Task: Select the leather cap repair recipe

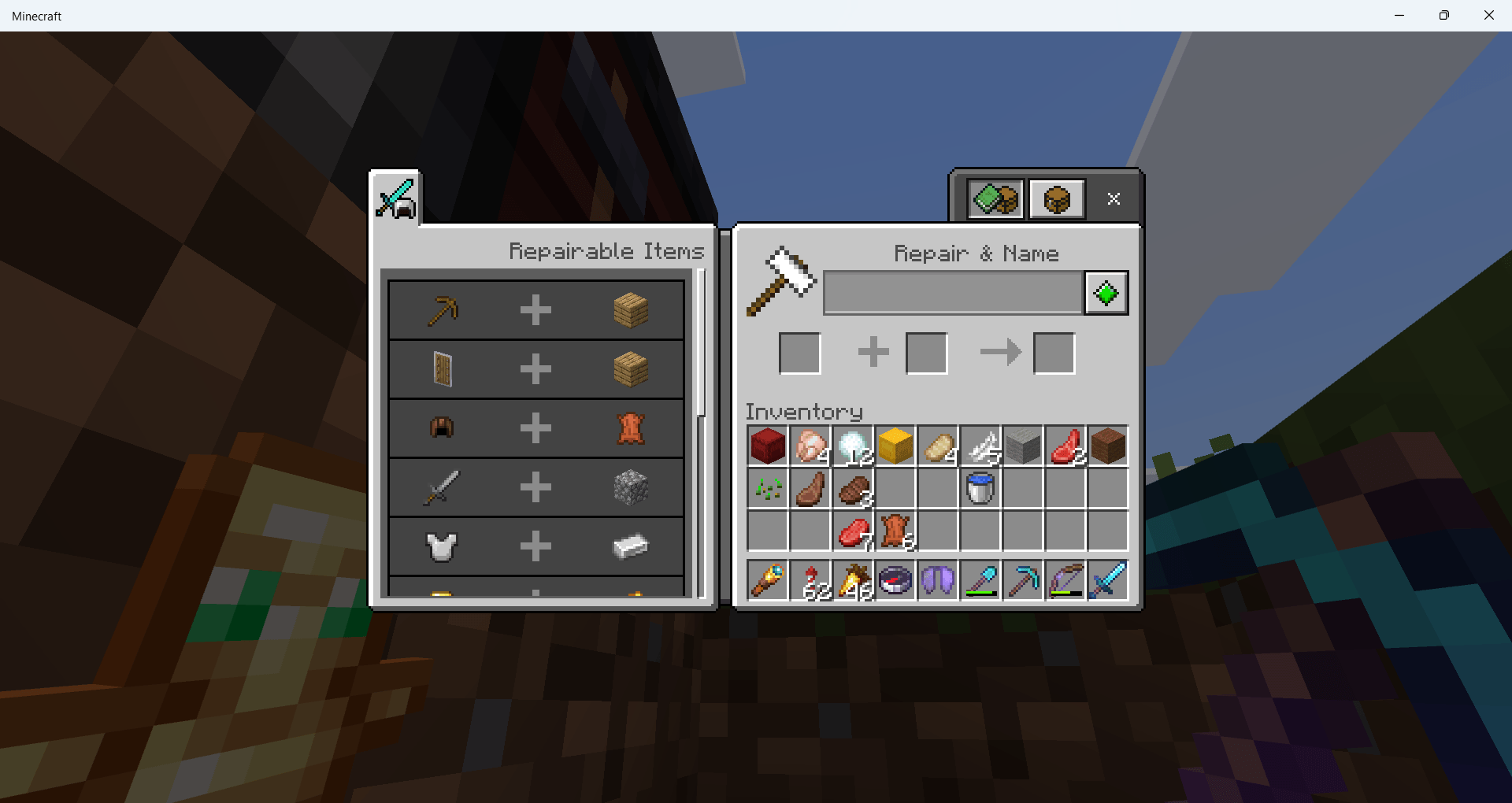Action: (x=535, y=427)
